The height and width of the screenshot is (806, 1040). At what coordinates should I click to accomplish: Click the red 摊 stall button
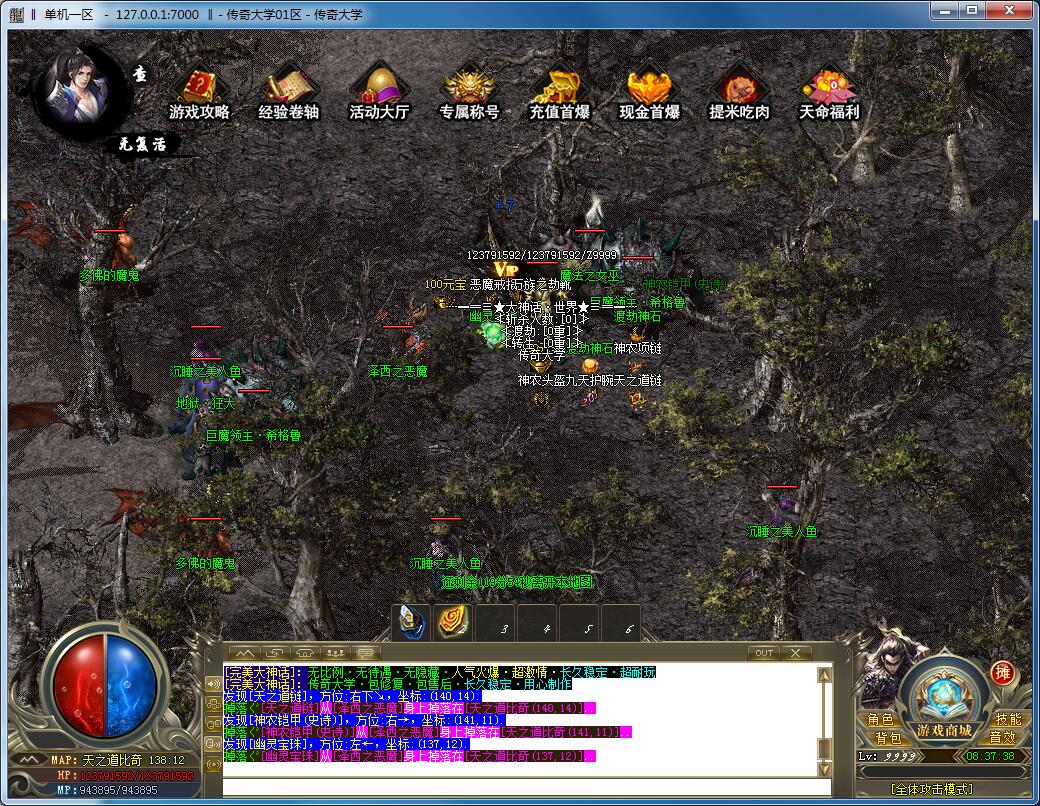click(x=1001, y=673)
